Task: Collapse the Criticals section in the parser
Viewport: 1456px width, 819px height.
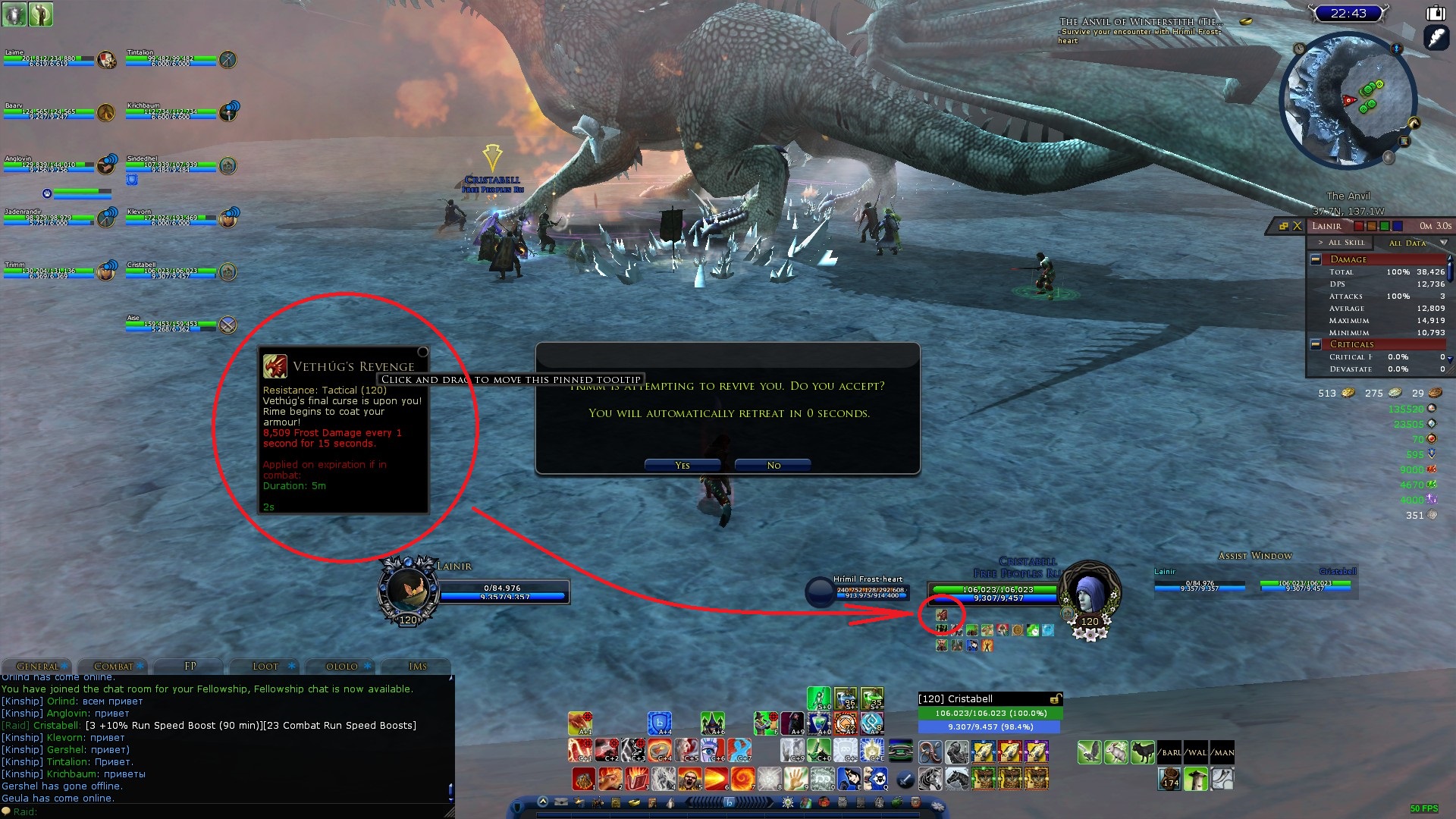Action: tap(1316, 344)
